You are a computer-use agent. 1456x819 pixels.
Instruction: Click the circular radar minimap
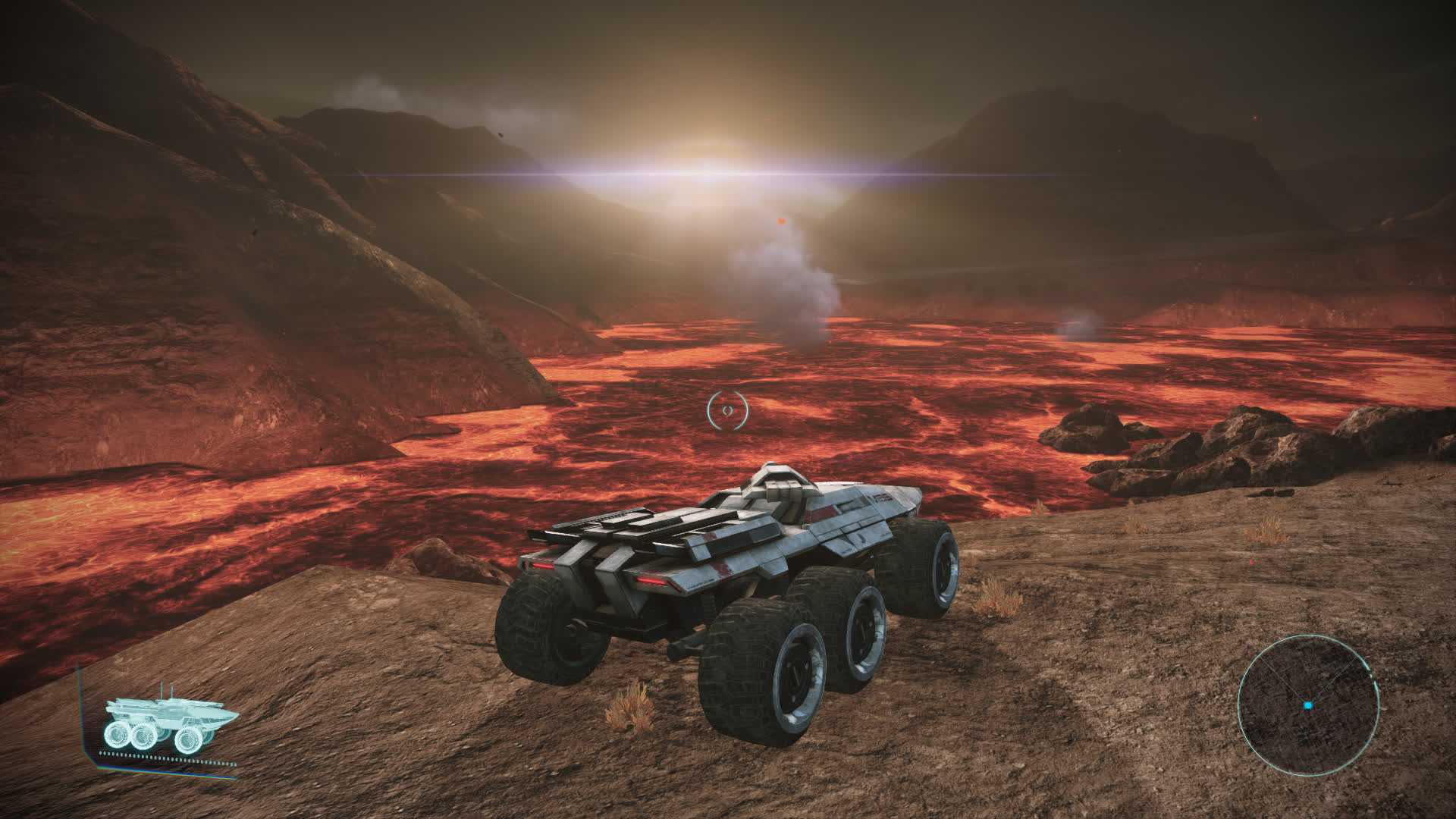click(x=1307, y=705)
